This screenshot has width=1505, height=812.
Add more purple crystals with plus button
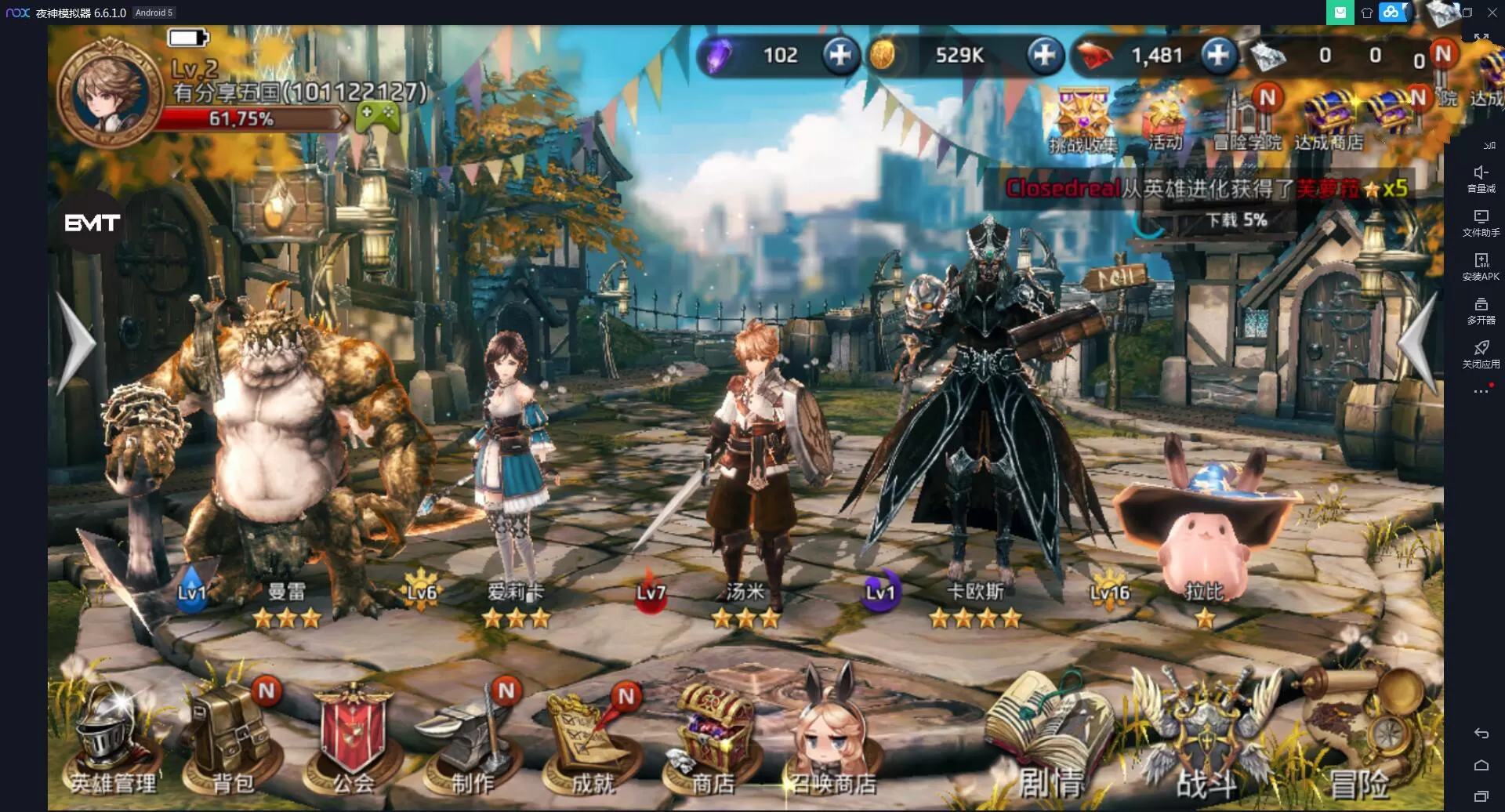(840, 55)
